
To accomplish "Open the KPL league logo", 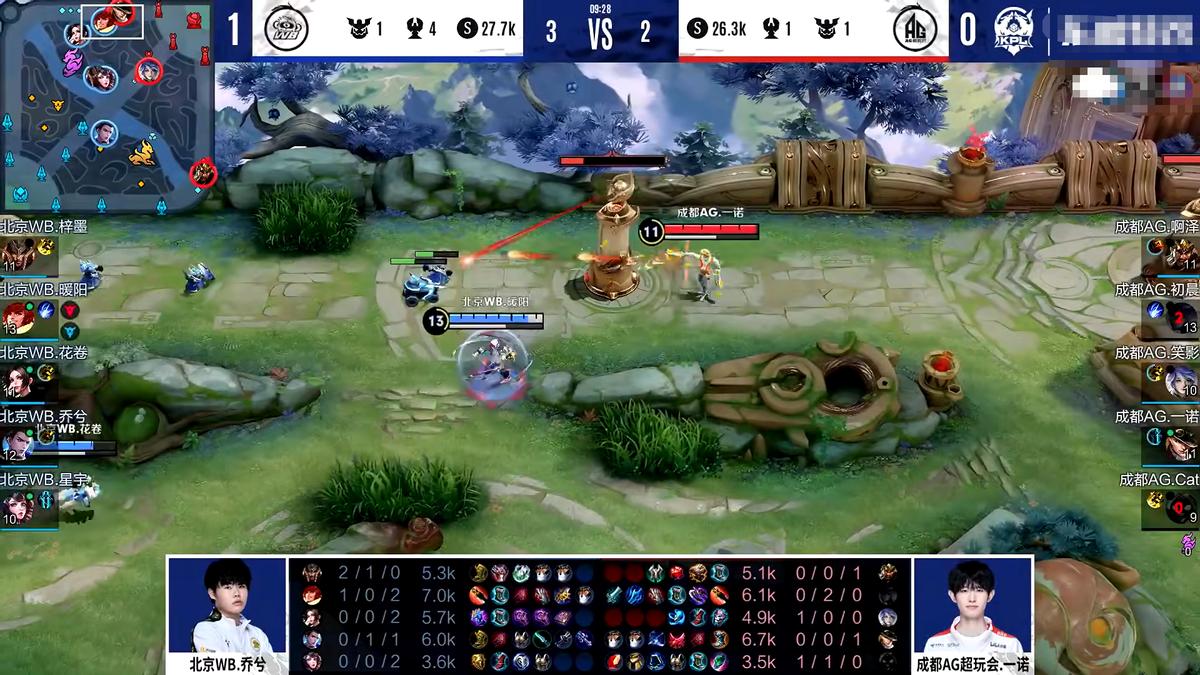I will (1012, 29).
